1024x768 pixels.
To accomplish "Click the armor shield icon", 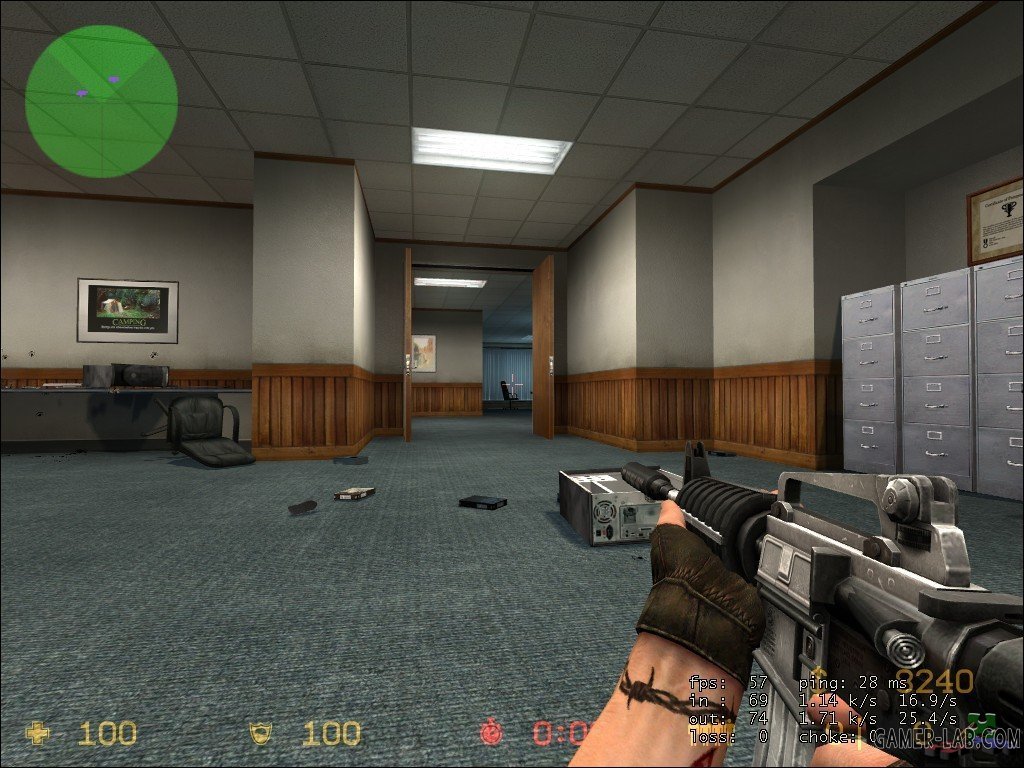I will coord(261,733).
